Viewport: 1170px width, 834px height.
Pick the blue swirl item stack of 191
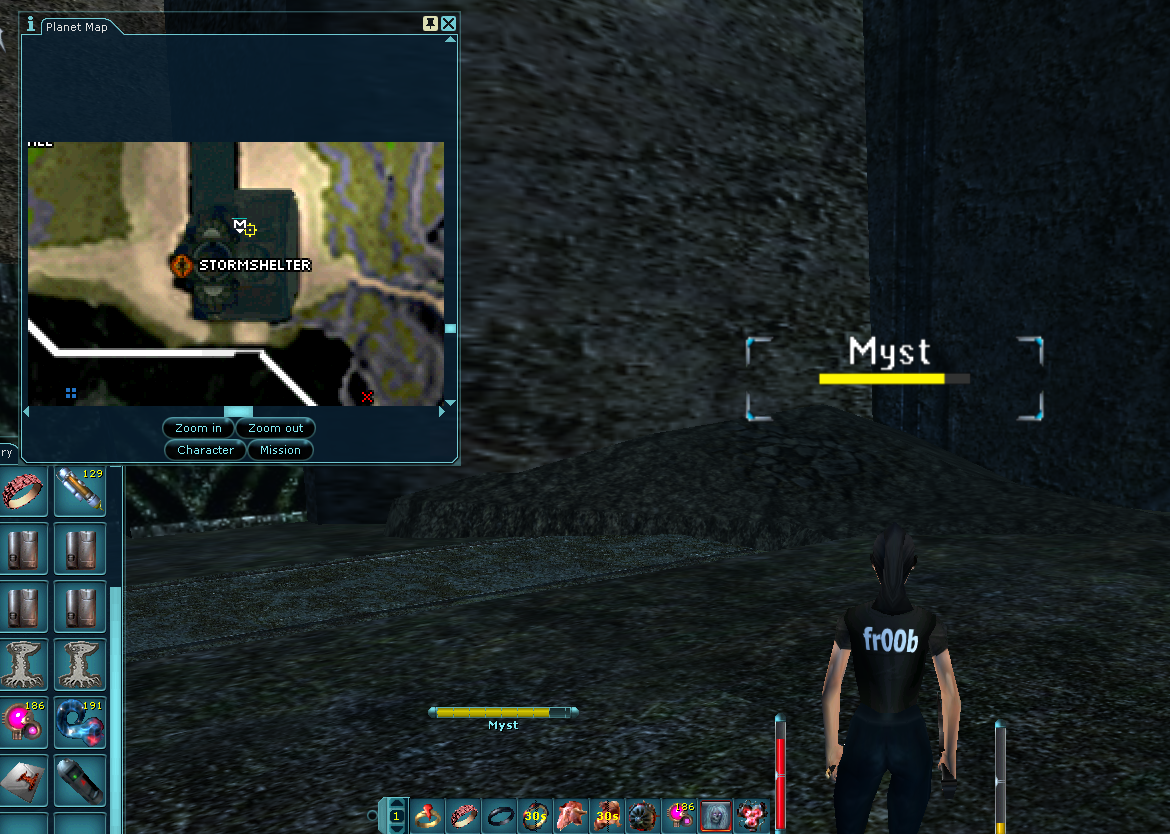[x=80, y=722]
